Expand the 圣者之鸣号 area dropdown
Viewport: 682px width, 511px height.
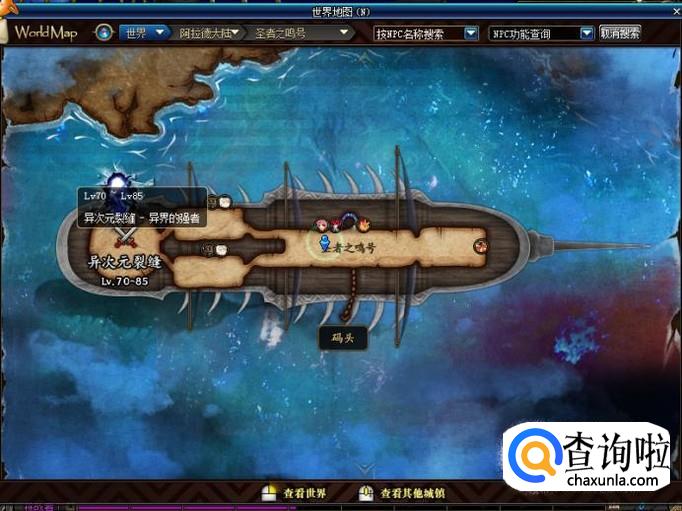point(300,33)
